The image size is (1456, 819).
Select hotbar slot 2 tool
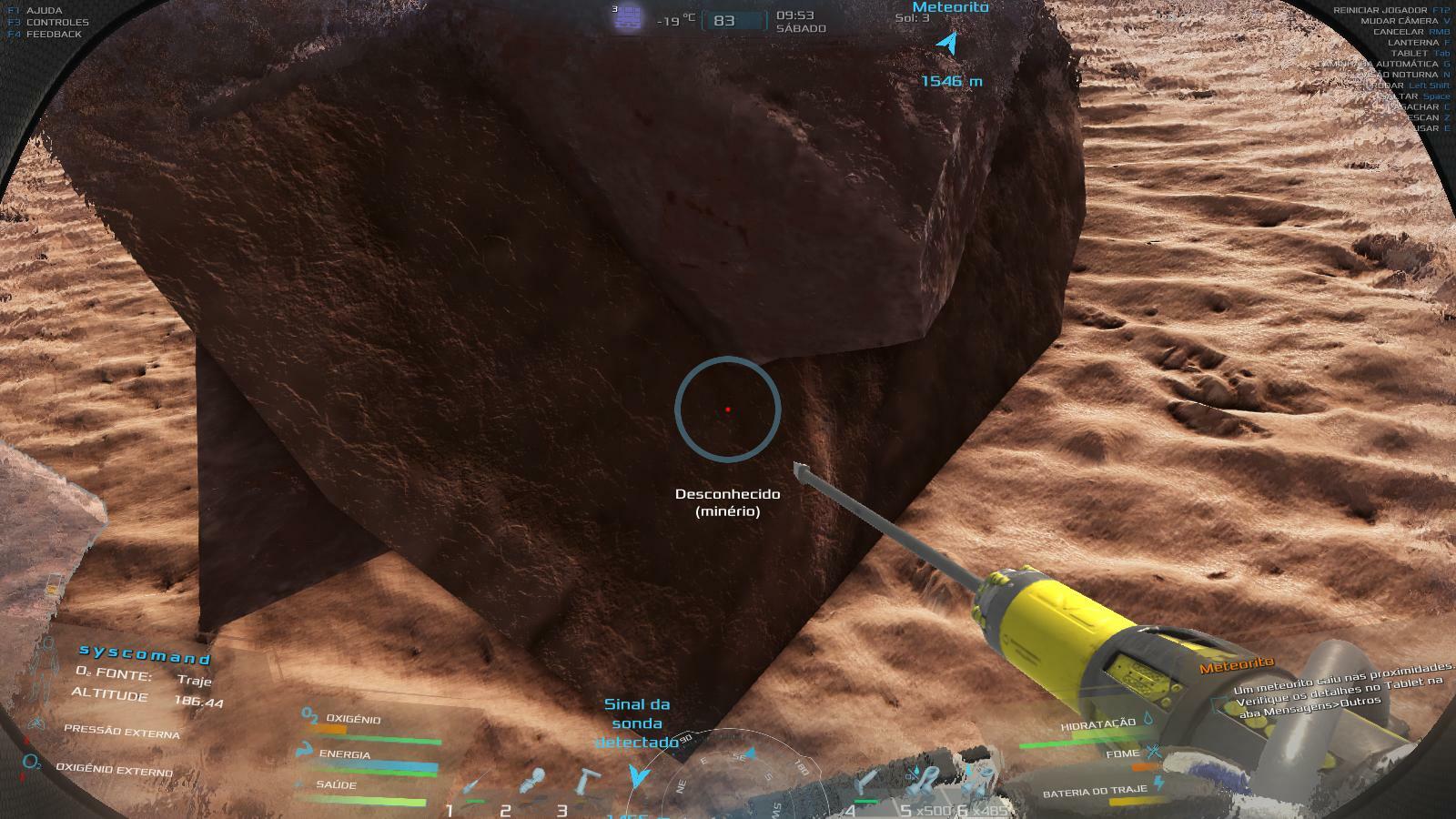pos(532,783)
